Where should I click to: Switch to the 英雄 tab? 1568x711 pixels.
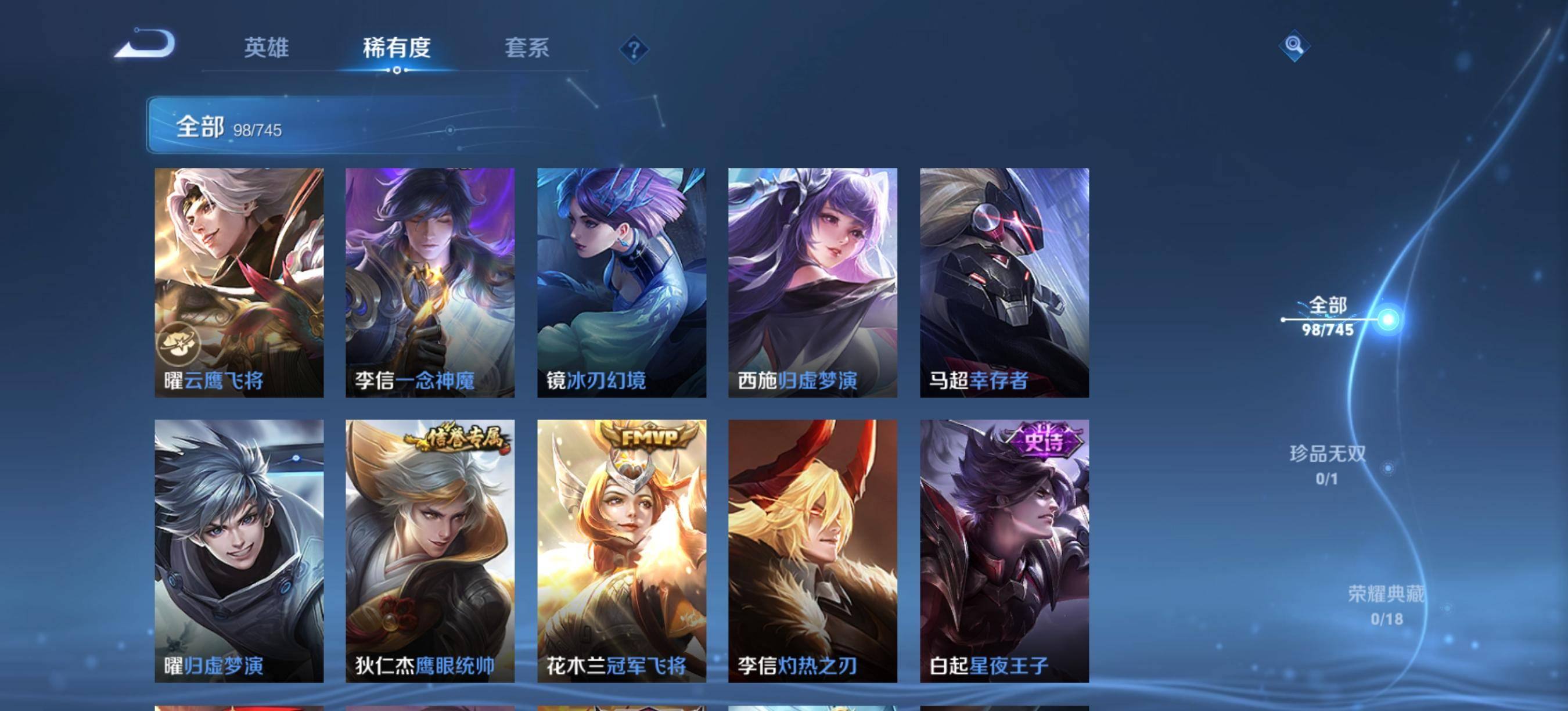click(266, 48)
